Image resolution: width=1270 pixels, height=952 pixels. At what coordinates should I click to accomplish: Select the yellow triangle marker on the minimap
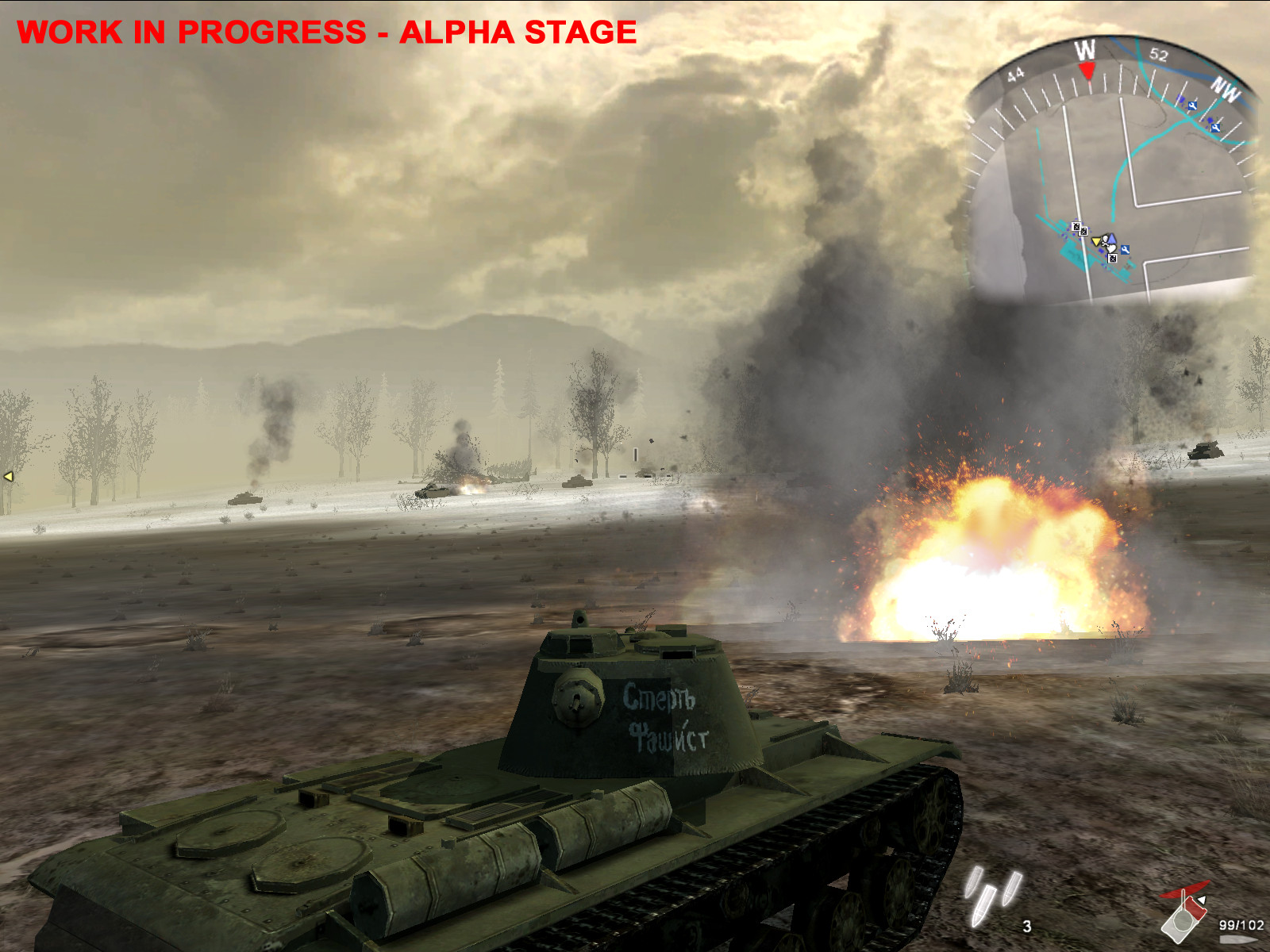[x=1096, y=241]
